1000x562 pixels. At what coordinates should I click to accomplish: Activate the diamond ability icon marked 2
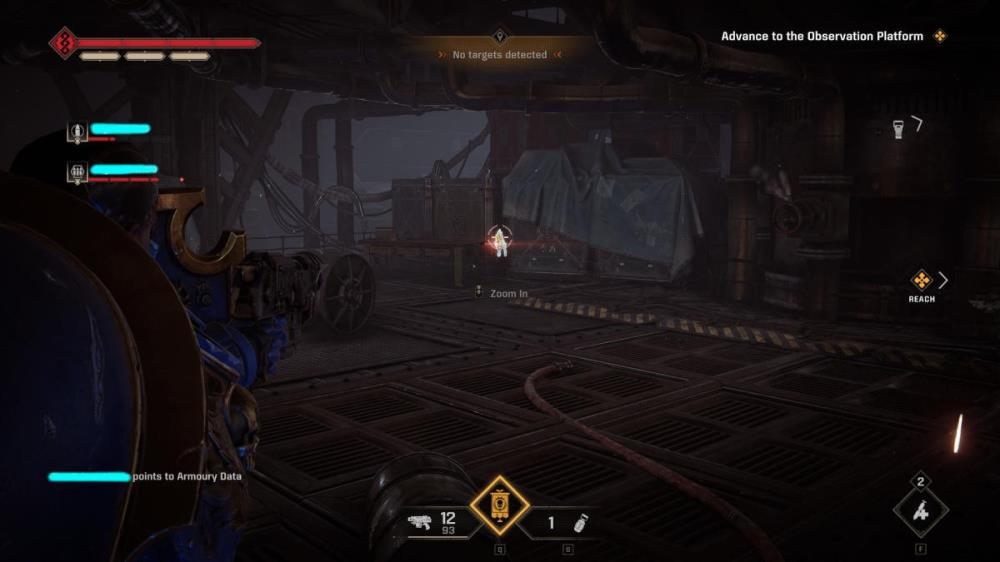click(920, 510)
